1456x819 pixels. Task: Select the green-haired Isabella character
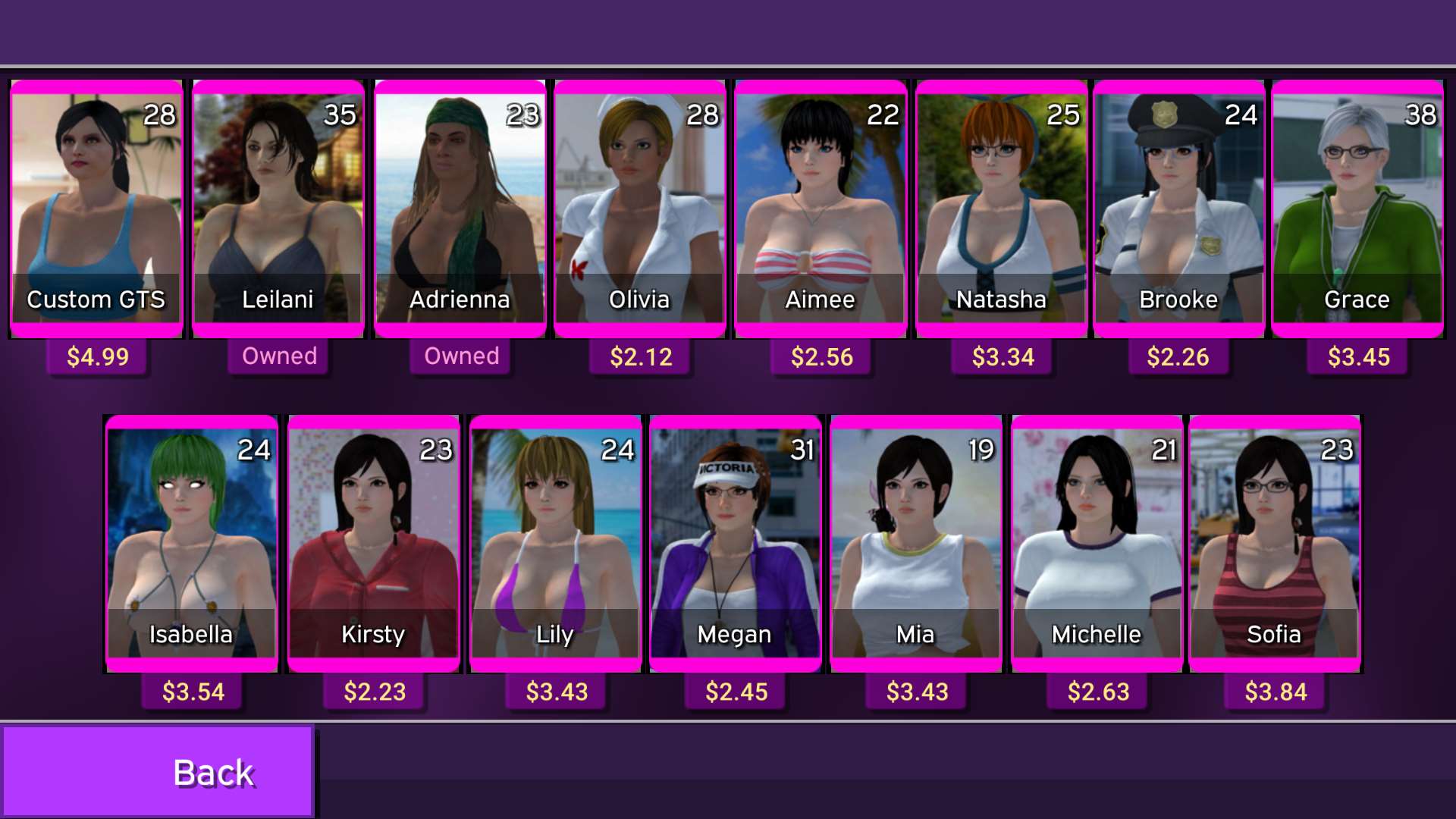coord(191,542)
